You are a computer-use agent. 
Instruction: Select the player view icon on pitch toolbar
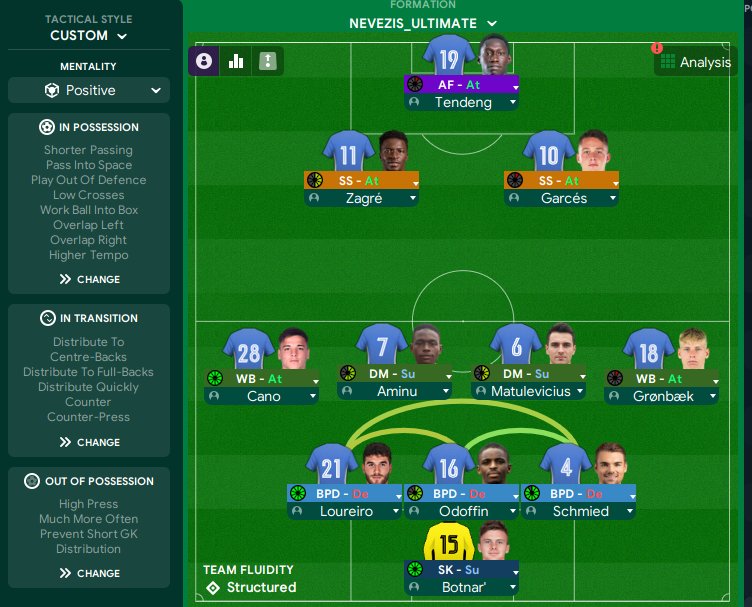point(204,61)
